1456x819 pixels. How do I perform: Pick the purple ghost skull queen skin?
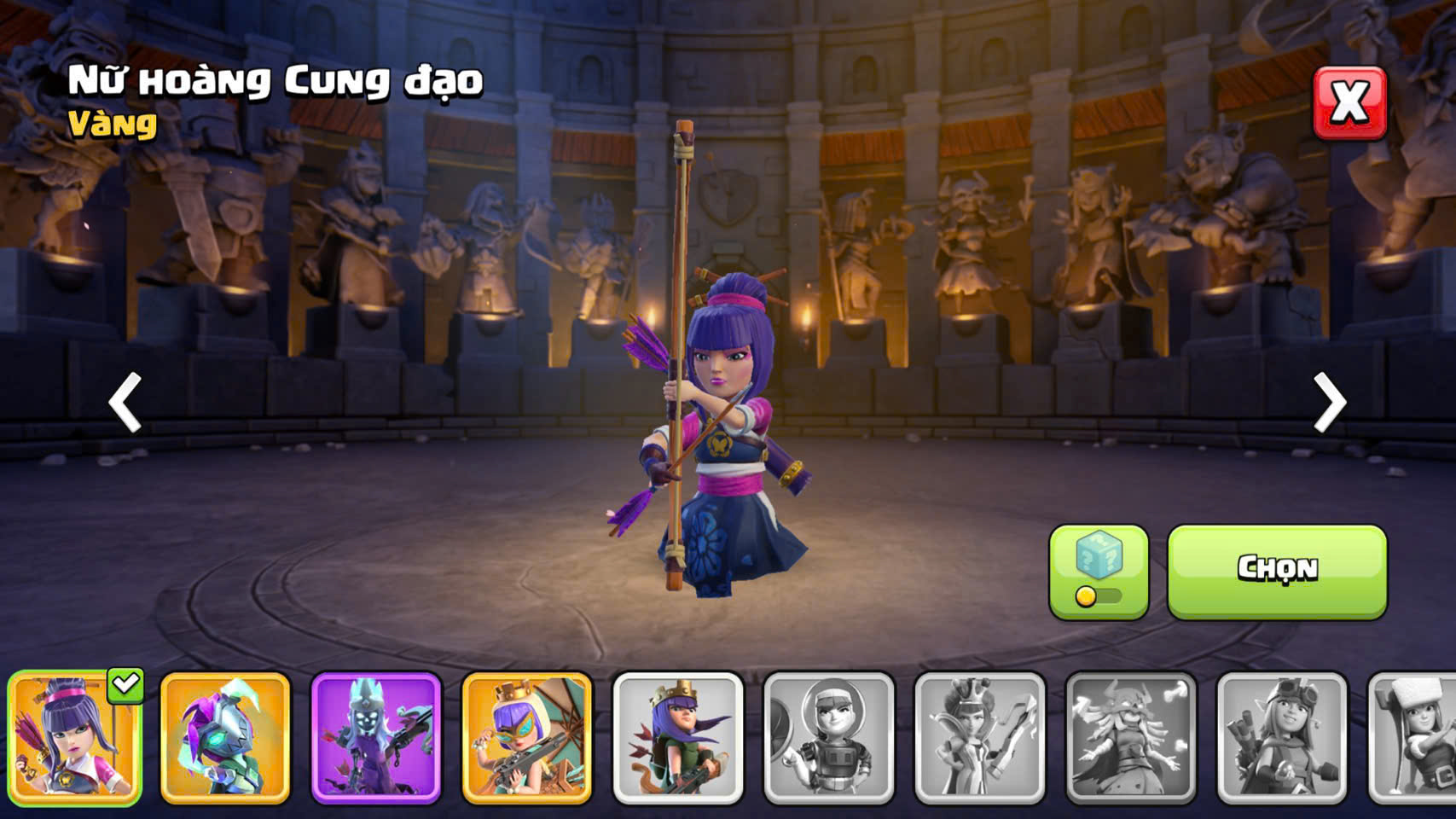[376, 738]
